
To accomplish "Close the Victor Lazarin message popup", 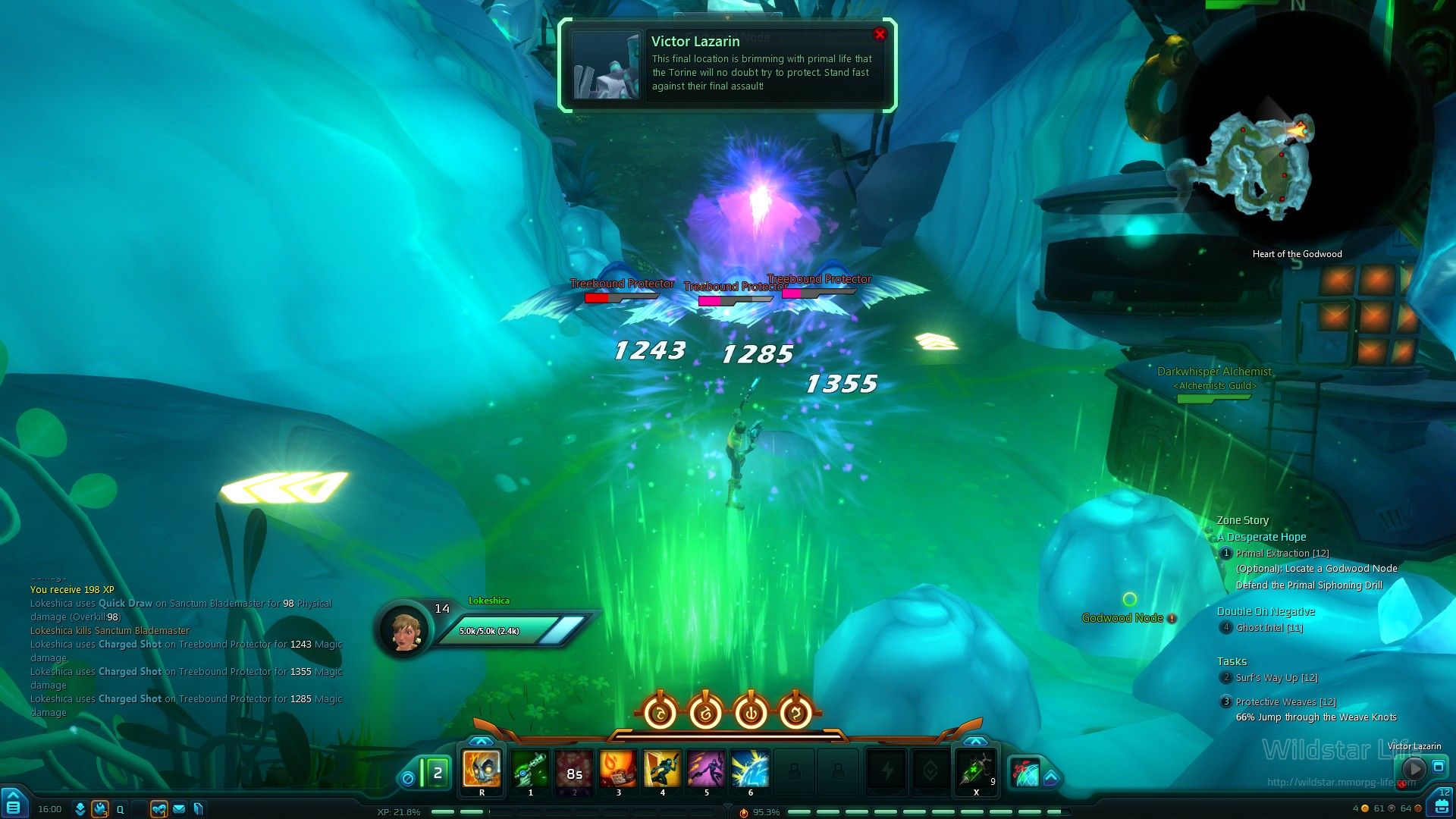I will 880,34.
